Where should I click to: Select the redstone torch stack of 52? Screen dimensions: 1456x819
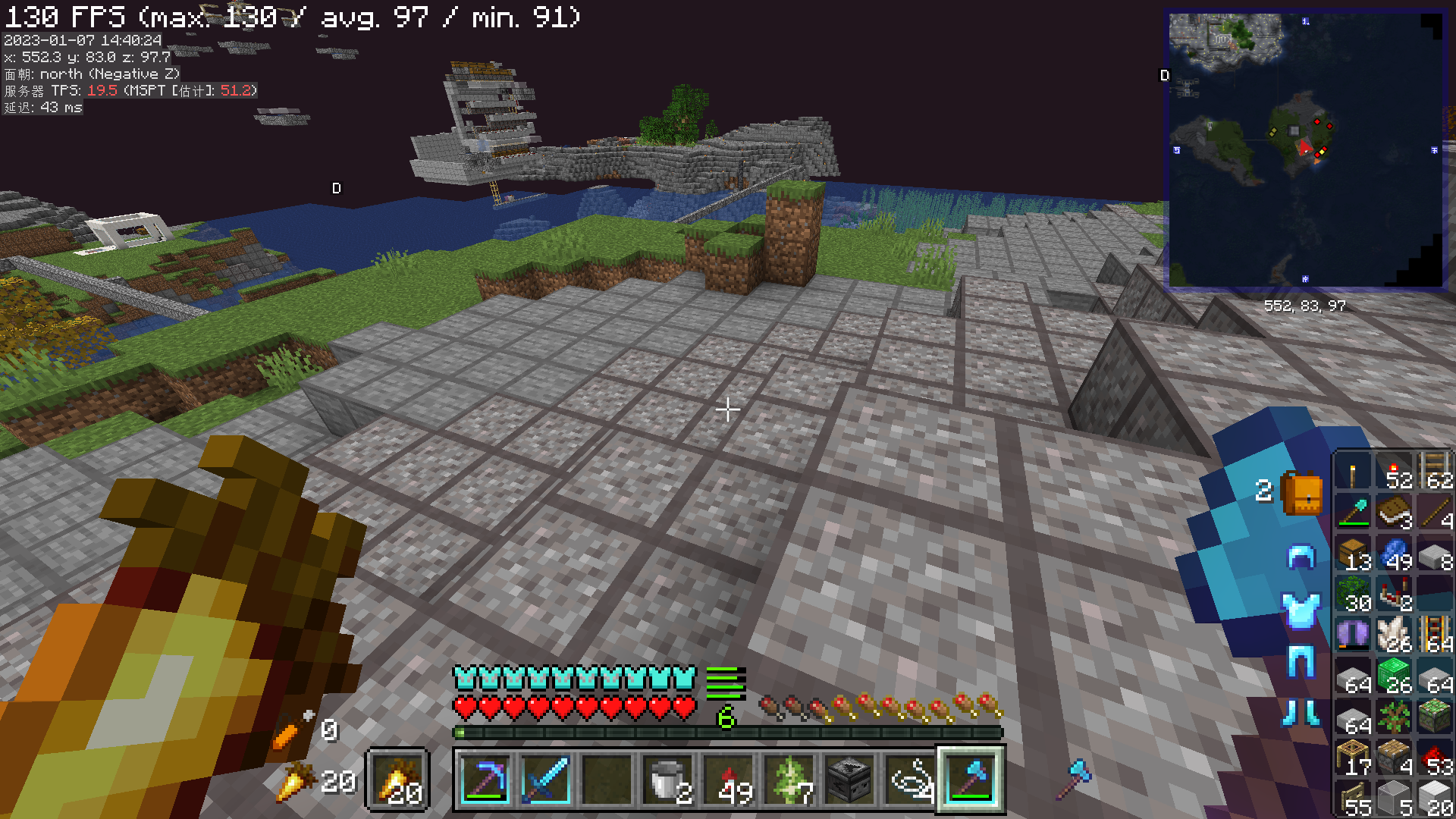pyautogui.click(x=1395, y=473)
